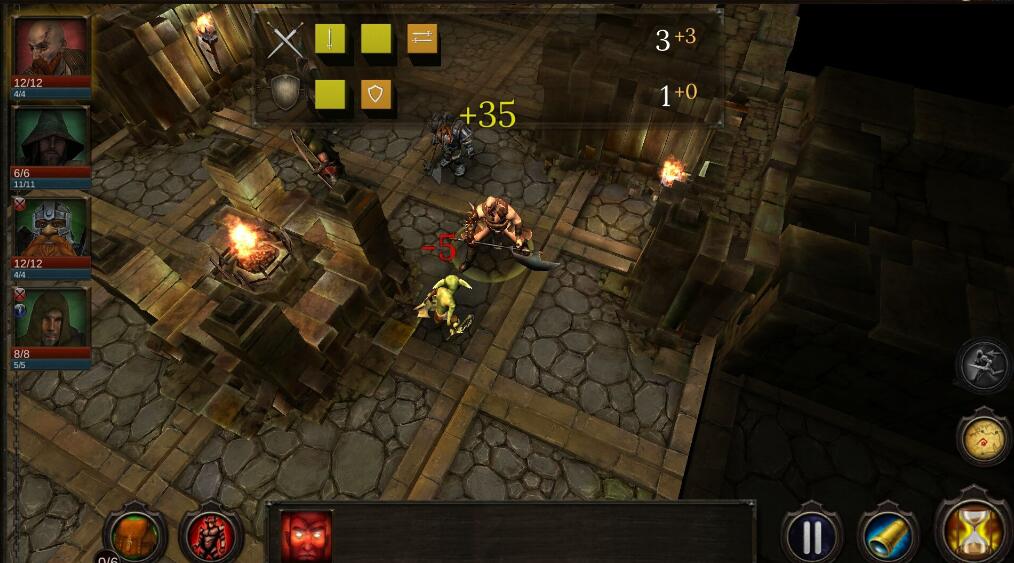The height and width of the screenshot is (563, 1014).
Task: Select the bald red-bearded hero portrait
Action: pos(51,47)
